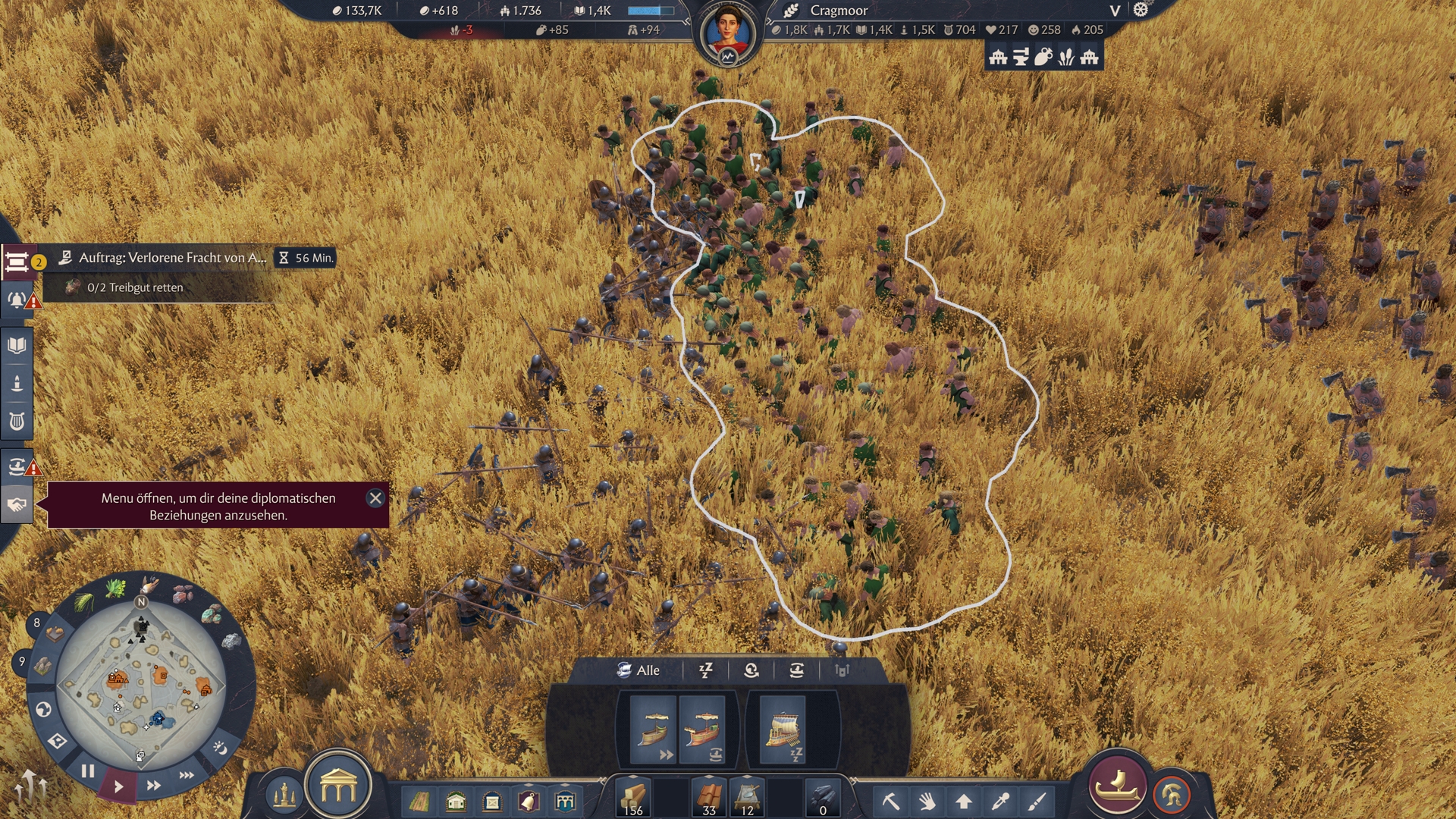
Task: Activate the pickaxe demolish tool
Action: 890,801
